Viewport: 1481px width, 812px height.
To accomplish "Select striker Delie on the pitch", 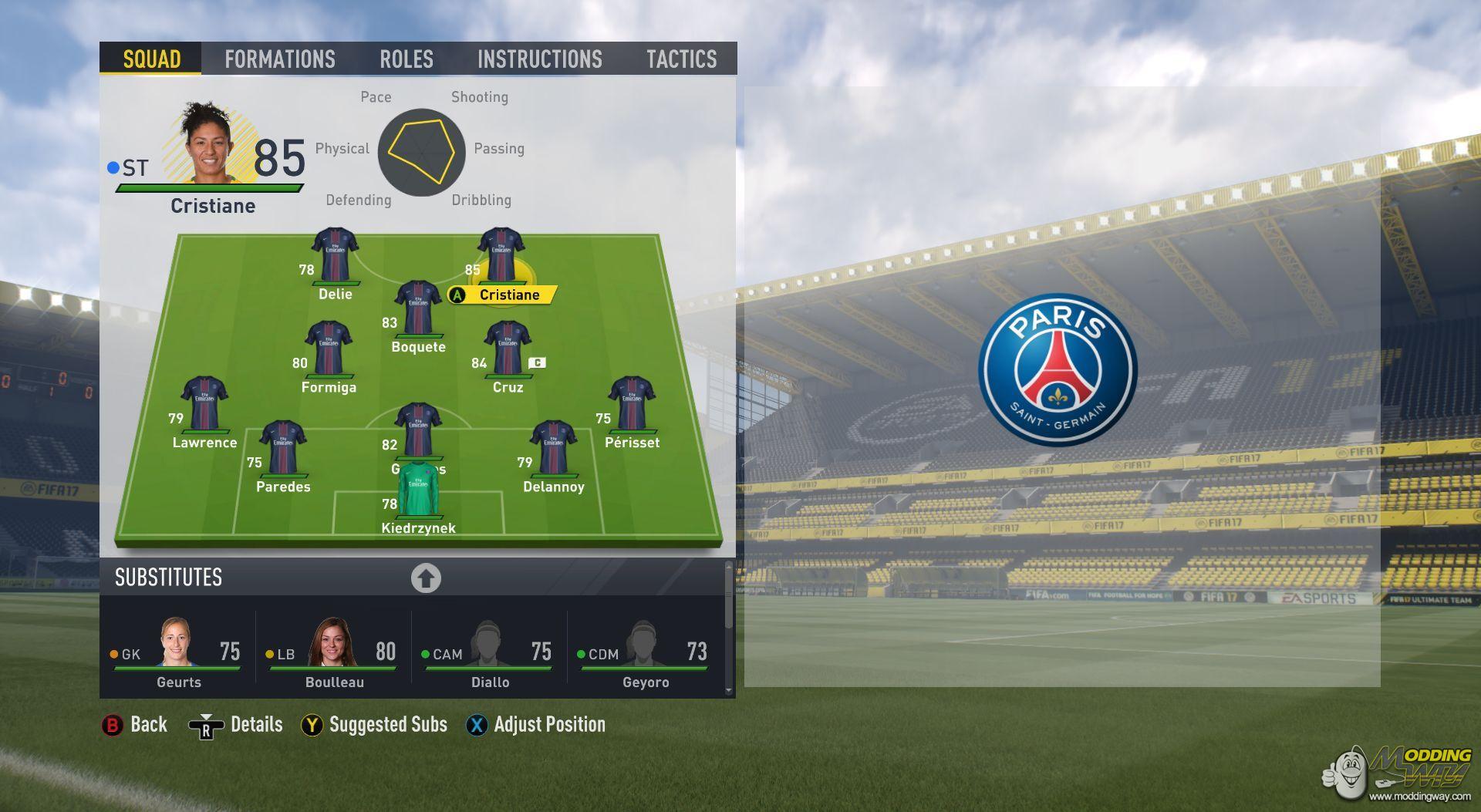I will tap(335, 255).
